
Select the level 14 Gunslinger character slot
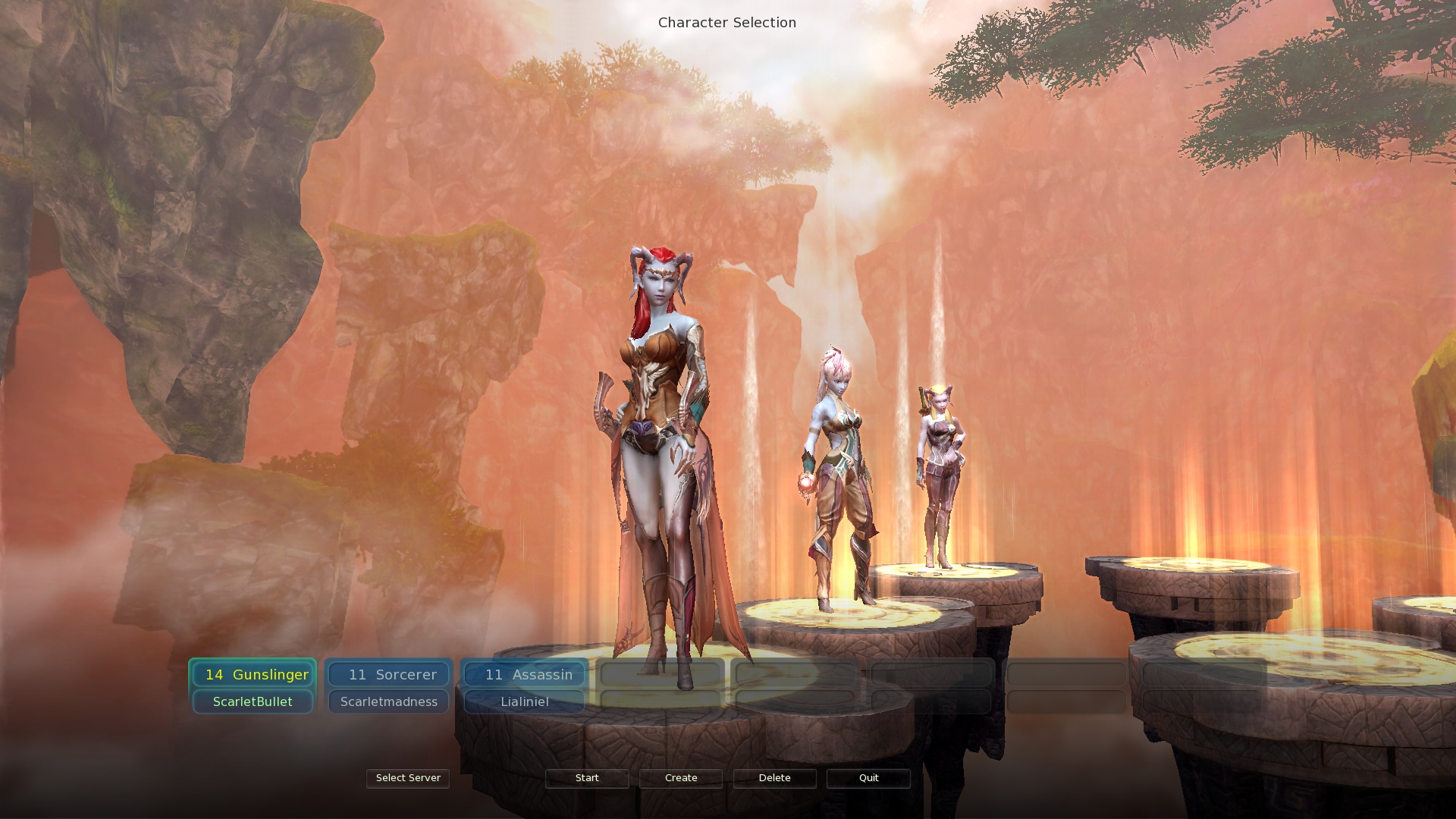253,674
